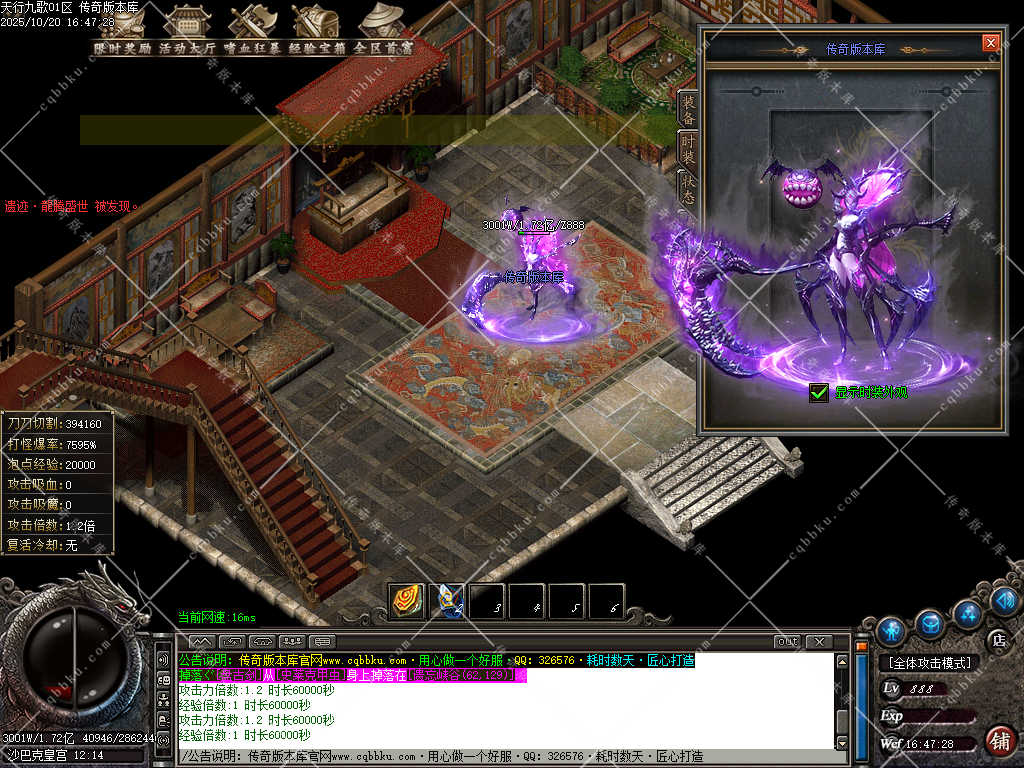Click the blue sound speaker round button

[x=1006, y=600]
